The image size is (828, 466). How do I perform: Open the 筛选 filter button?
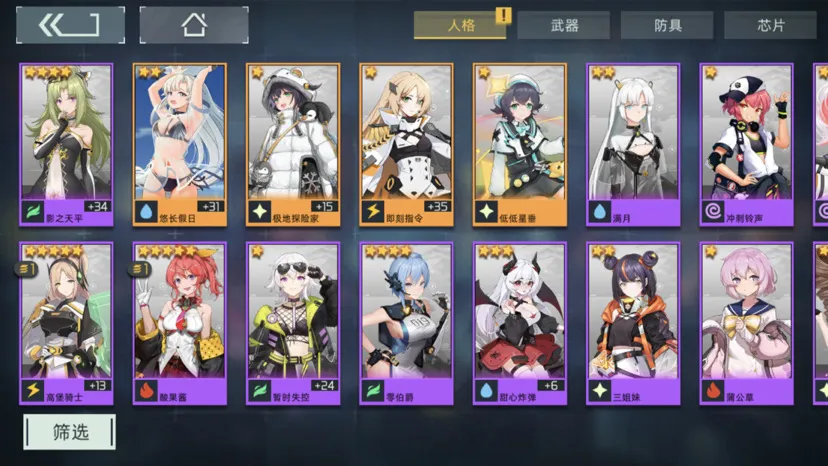click(x=69, y=432)
